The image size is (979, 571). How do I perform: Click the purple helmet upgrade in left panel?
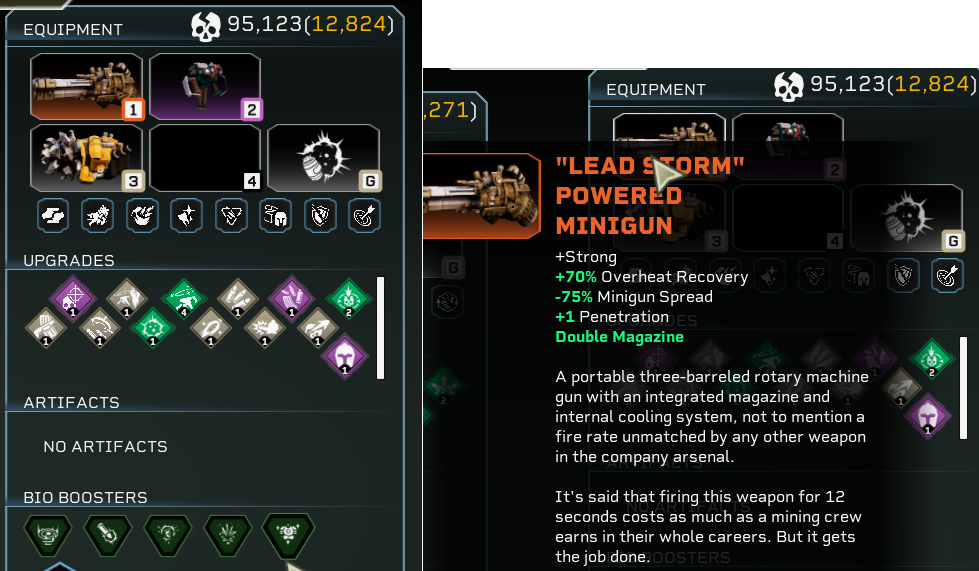344,354
